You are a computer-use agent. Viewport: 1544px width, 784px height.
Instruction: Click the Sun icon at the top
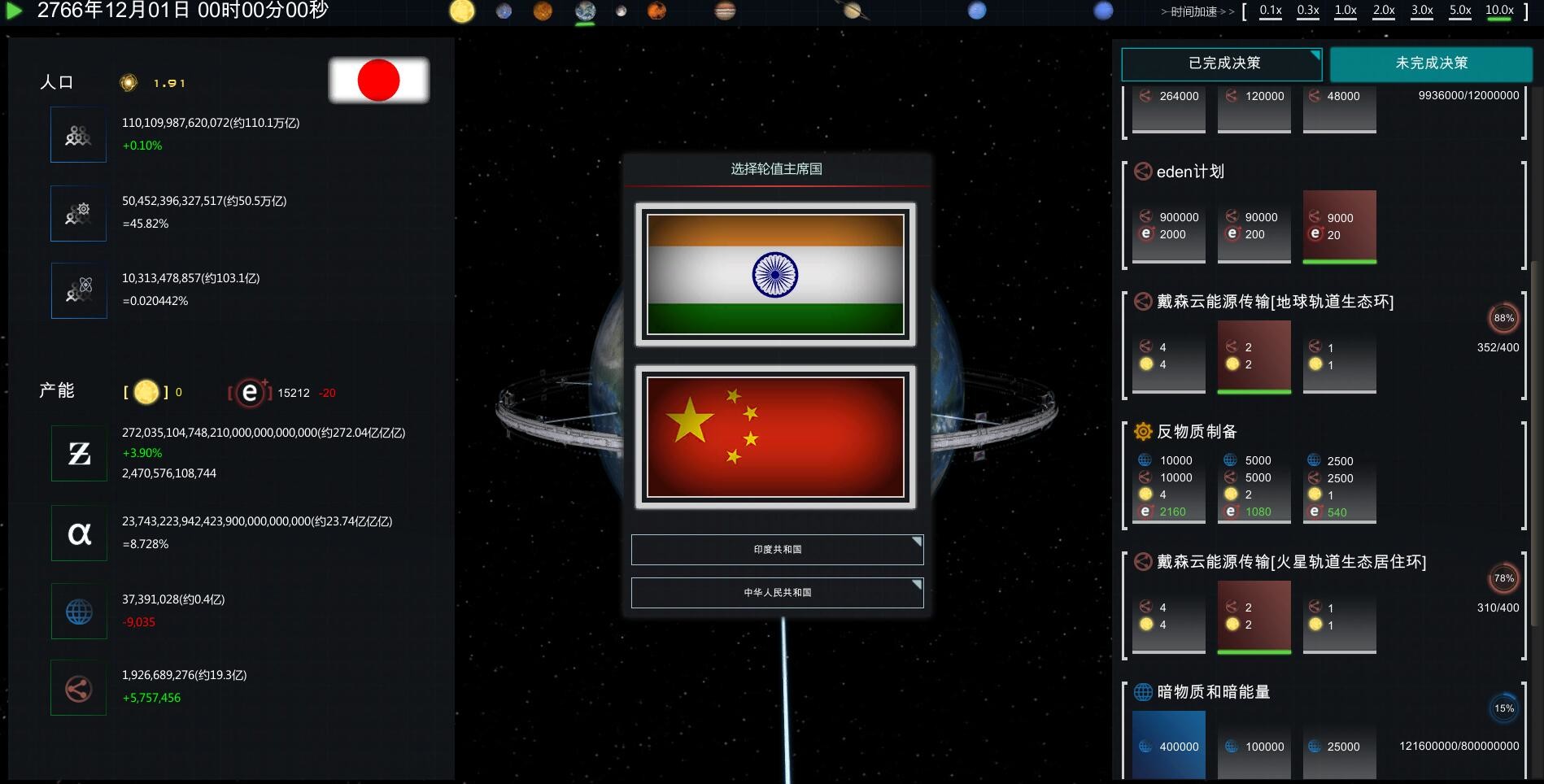(x=463, y=11)
